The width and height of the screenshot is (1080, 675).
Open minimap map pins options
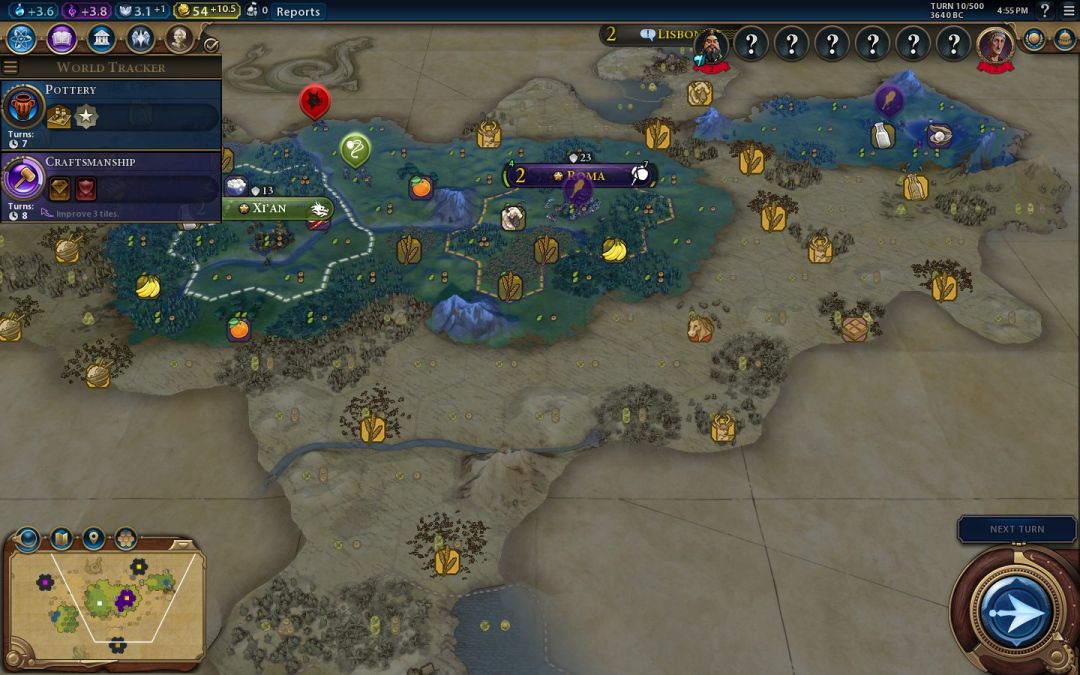(93, 538)
